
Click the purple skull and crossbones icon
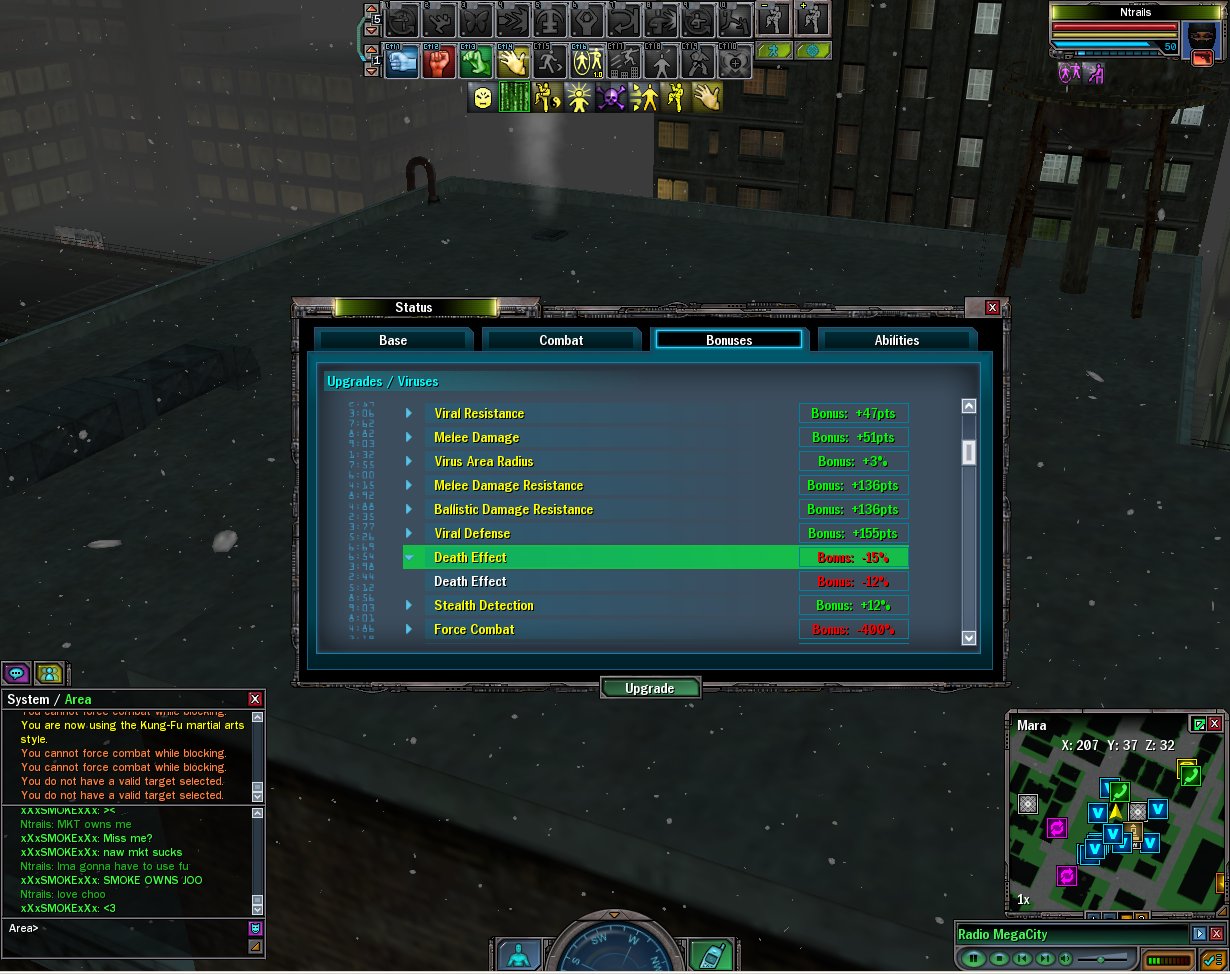pos(611,97)
